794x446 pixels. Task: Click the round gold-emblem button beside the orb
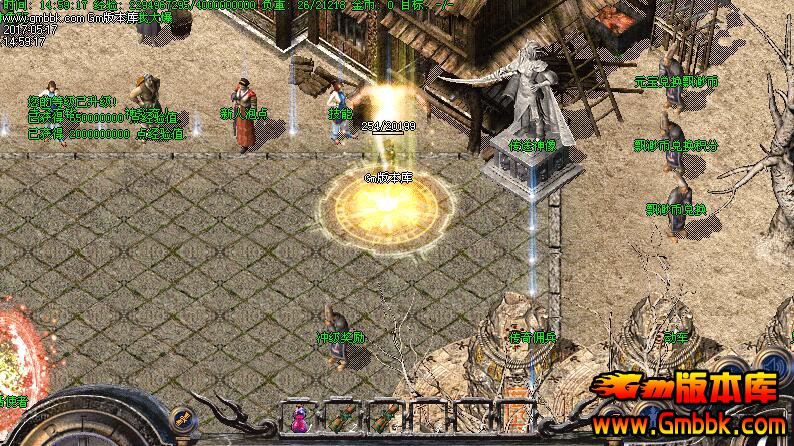click(x=181, y=418)
